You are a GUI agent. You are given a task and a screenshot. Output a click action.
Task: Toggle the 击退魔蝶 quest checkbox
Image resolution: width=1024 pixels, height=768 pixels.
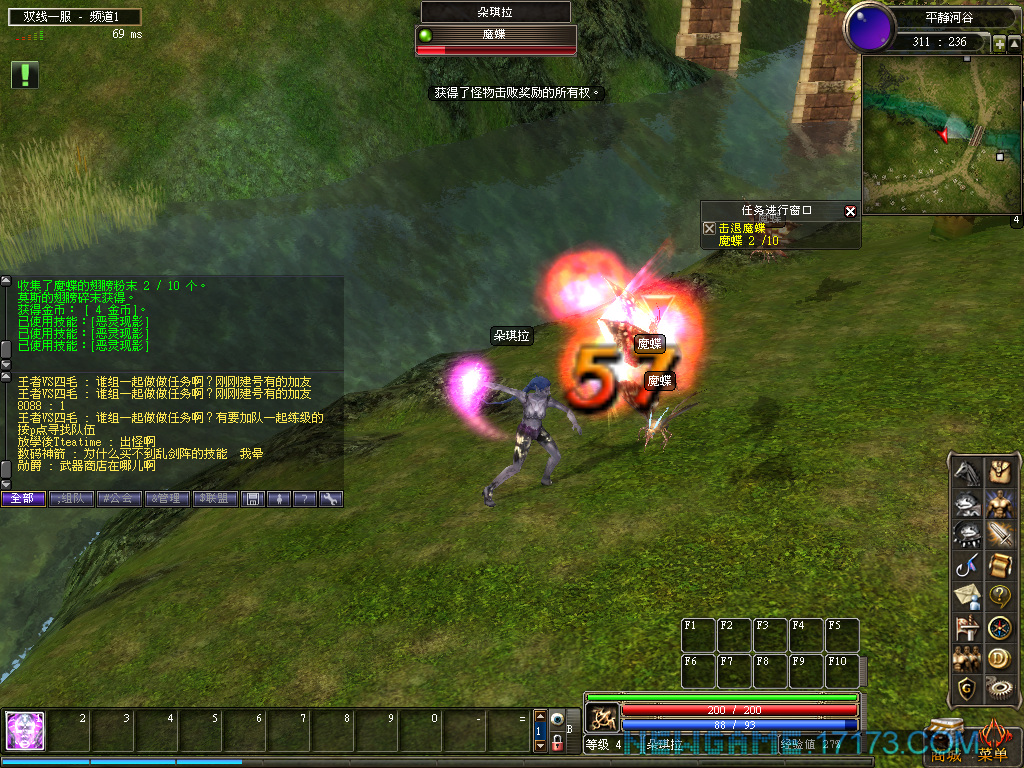[x=710, y=229]
